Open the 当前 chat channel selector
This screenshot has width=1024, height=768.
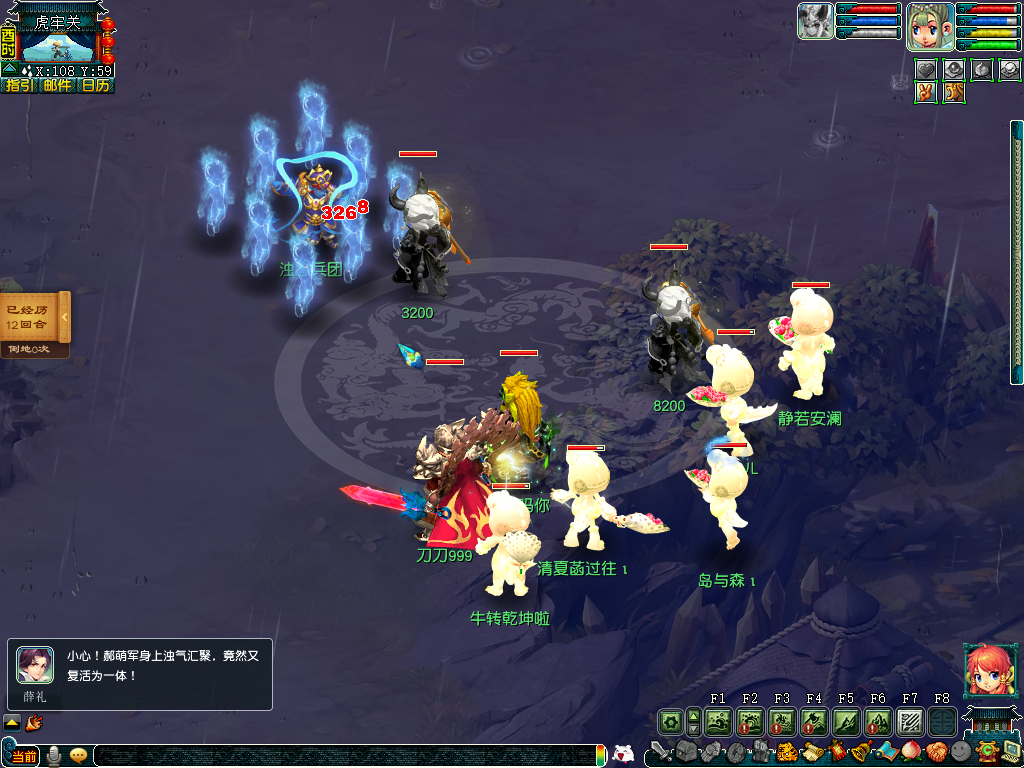(x=23, y=755)
